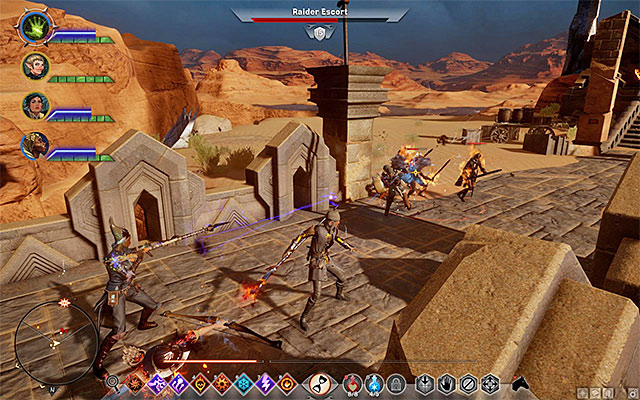Click the locked padlock potion slot
Viewport: 640px width, 400px height.
click(397, 382)
